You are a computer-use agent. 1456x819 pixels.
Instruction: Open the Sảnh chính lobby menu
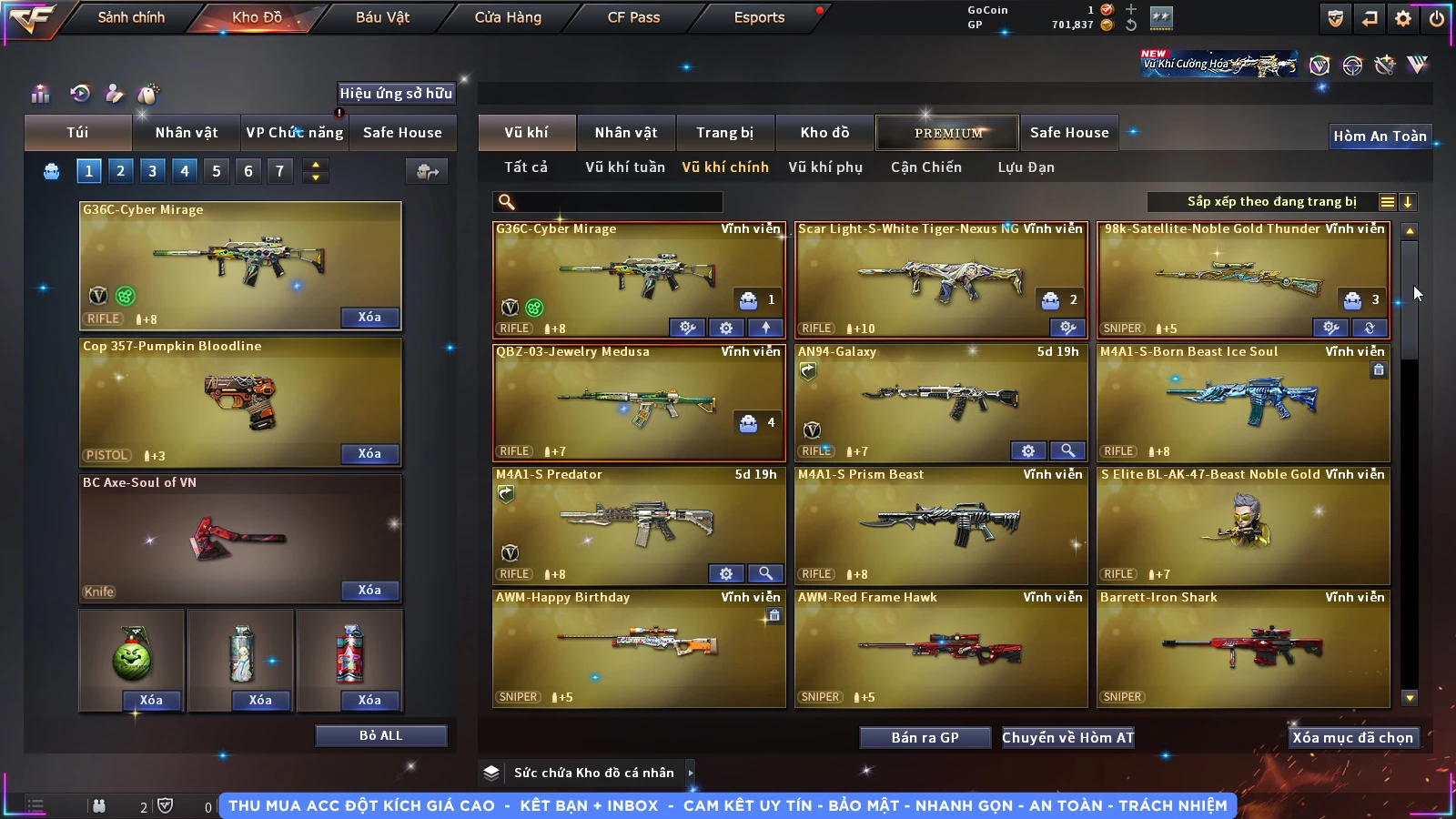pos(131,17)
